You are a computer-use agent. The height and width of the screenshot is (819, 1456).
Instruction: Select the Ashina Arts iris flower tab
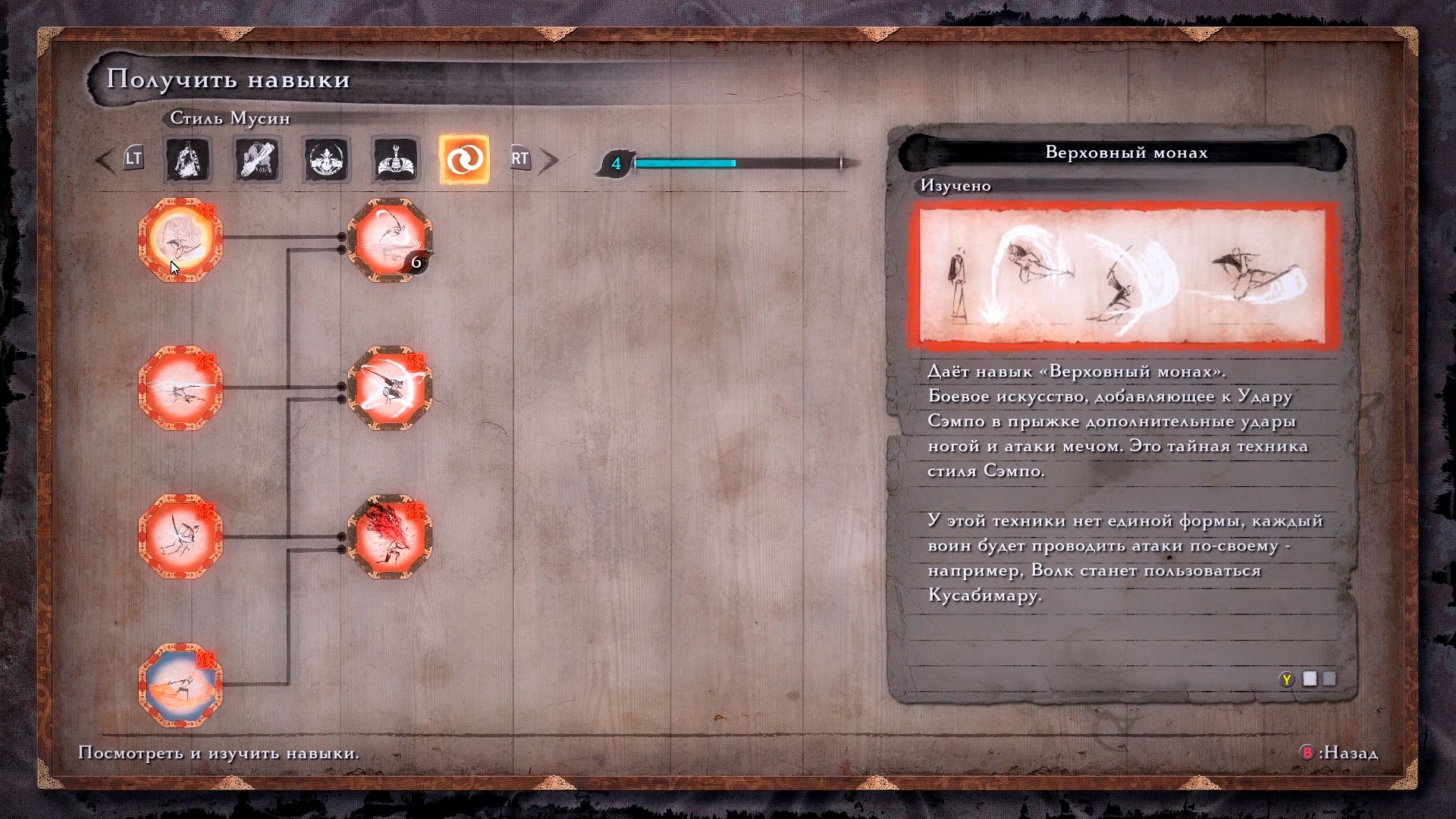[326, 160]
